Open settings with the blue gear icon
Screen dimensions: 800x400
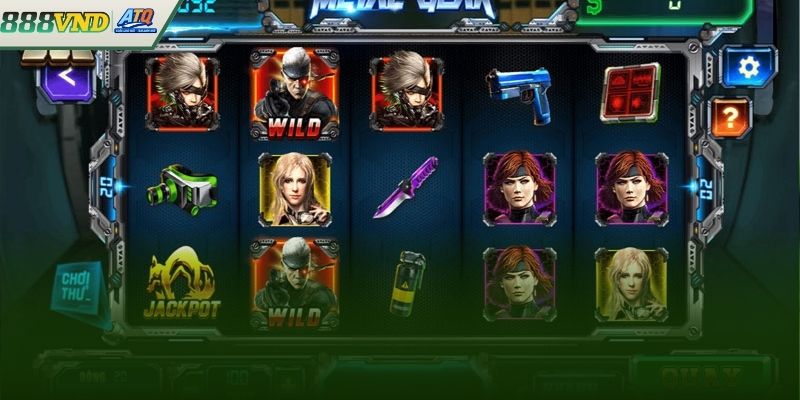[x=749, y=66]
